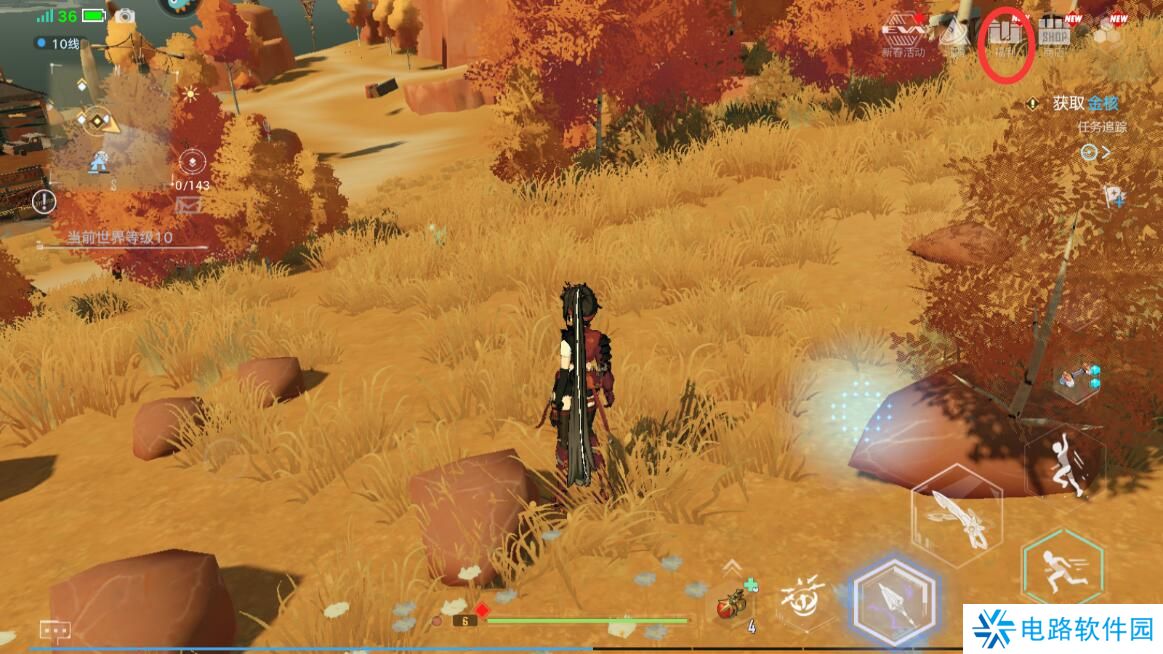The image size is (1163, 654).
Task: Tap the exclamation mark notice icon
Action: point(44,202)
